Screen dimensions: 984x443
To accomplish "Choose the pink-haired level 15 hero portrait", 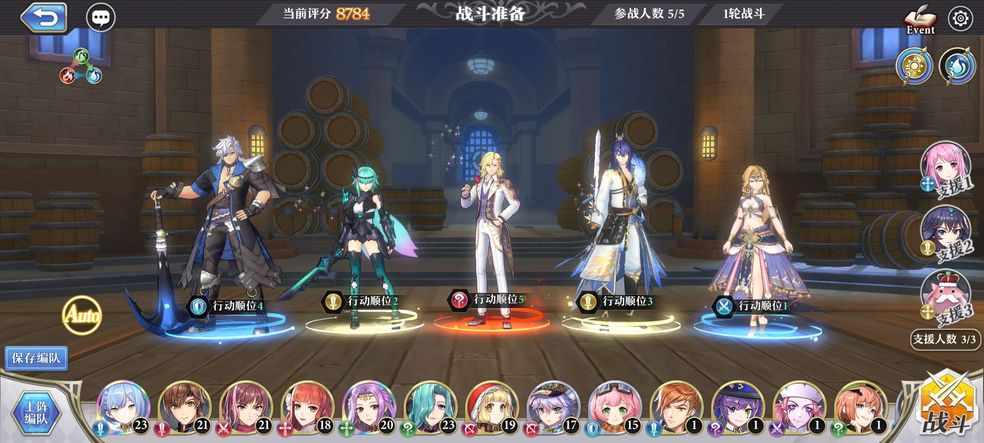I will 614,407.
